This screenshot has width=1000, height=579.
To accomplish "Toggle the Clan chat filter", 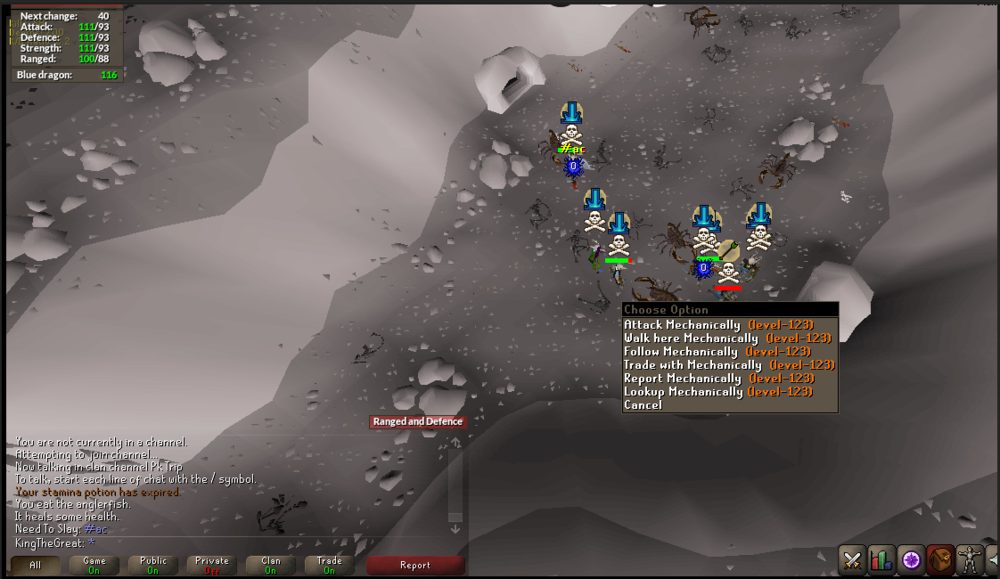I will (x=270, y=565).
